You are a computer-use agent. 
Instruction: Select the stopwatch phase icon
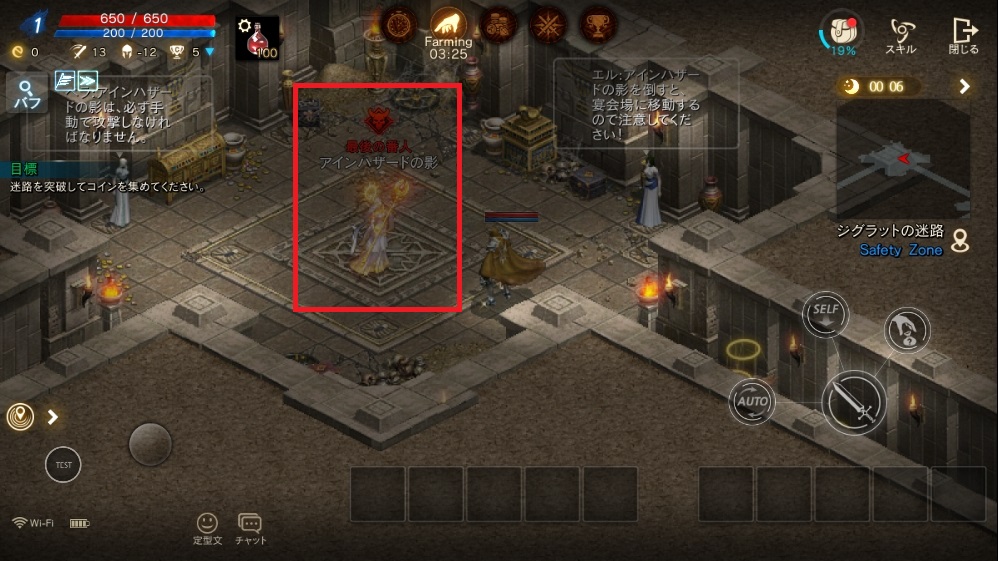[x=399, y=25]
